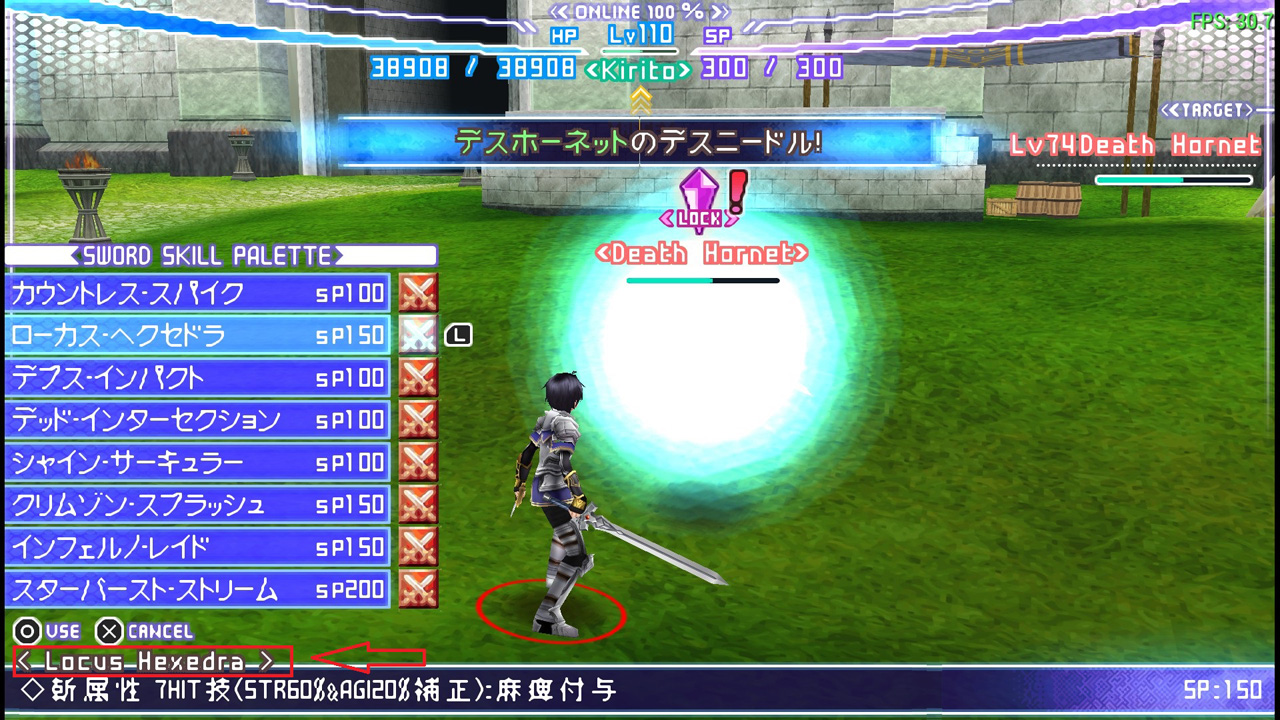Activate the スターバースト・ストリーム SP200 skill
Image resolution: width=1280 pixels, height=720 pixels.
197,590
